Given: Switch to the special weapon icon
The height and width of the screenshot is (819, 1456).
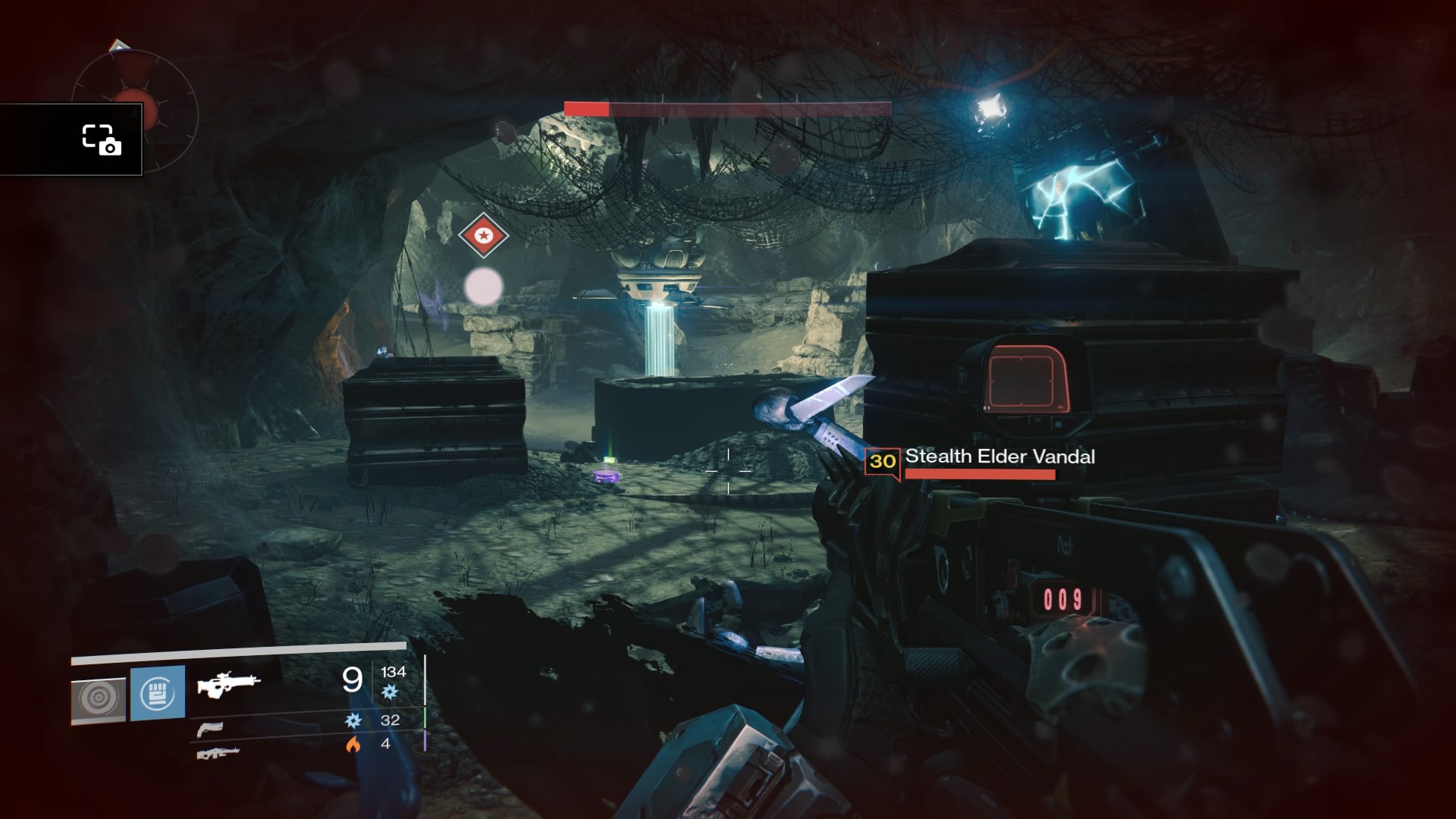Looking at the screenshot, I should 210,729.
